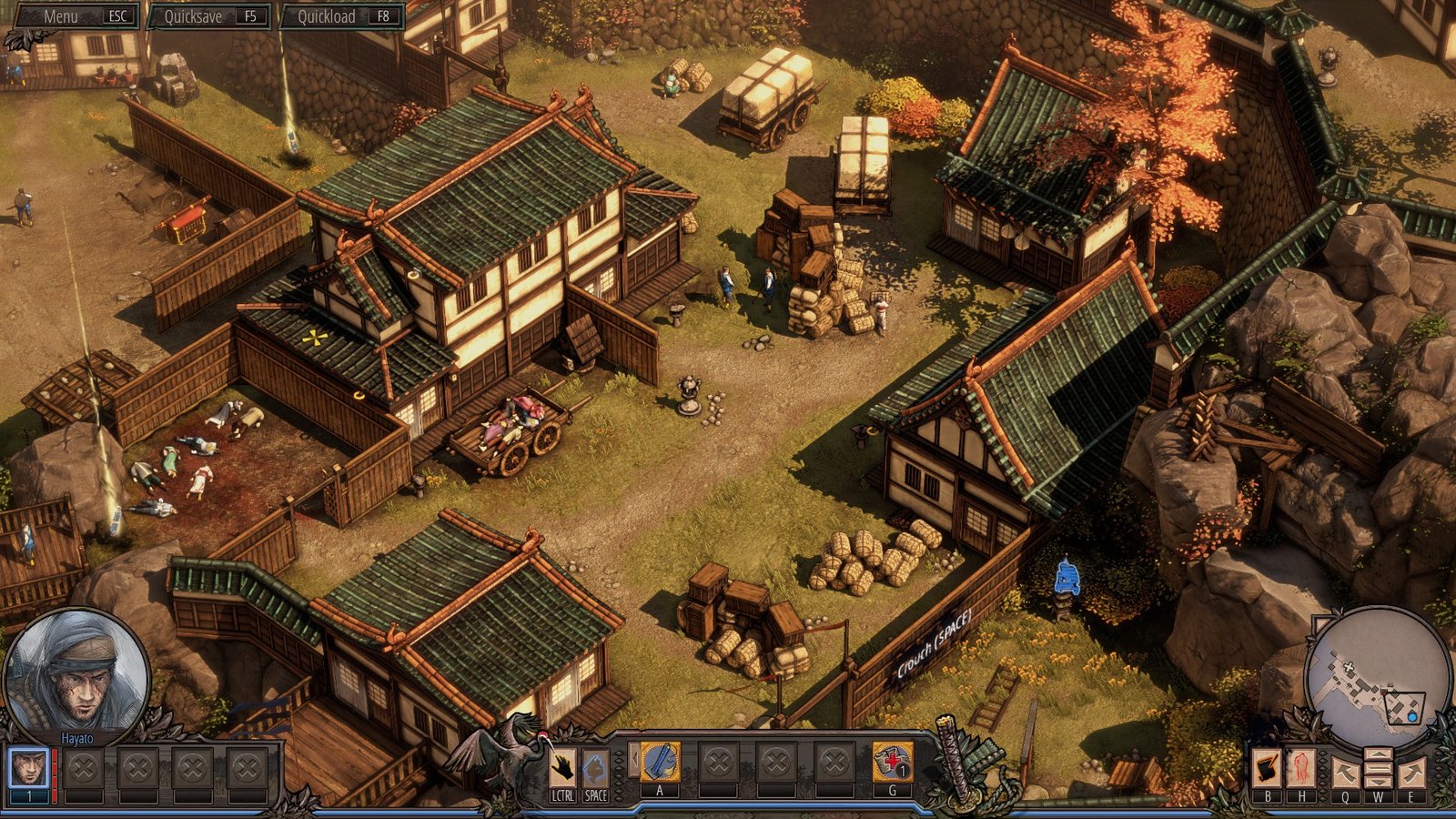Toggle the crouch stance icon
Viewport: 1456px width, 819px height.
point(595,768)
